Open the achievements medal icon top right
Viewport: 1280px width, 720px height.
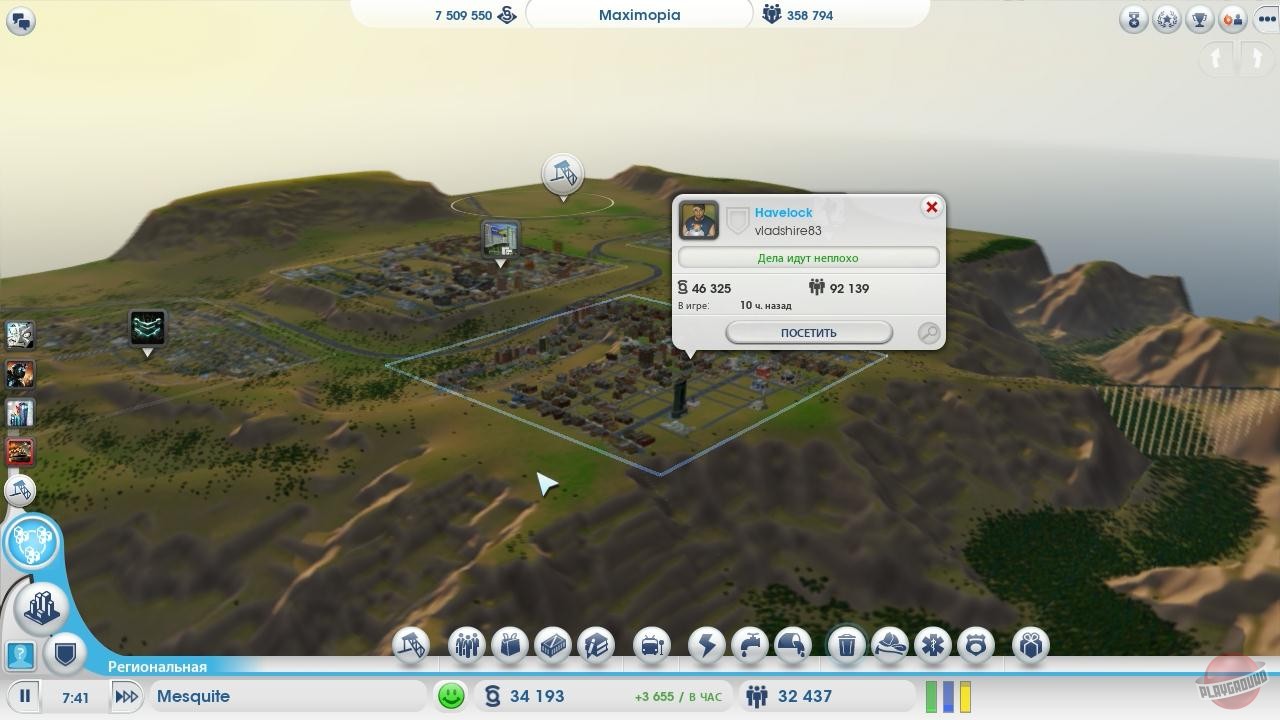(x=1132, y=17)
